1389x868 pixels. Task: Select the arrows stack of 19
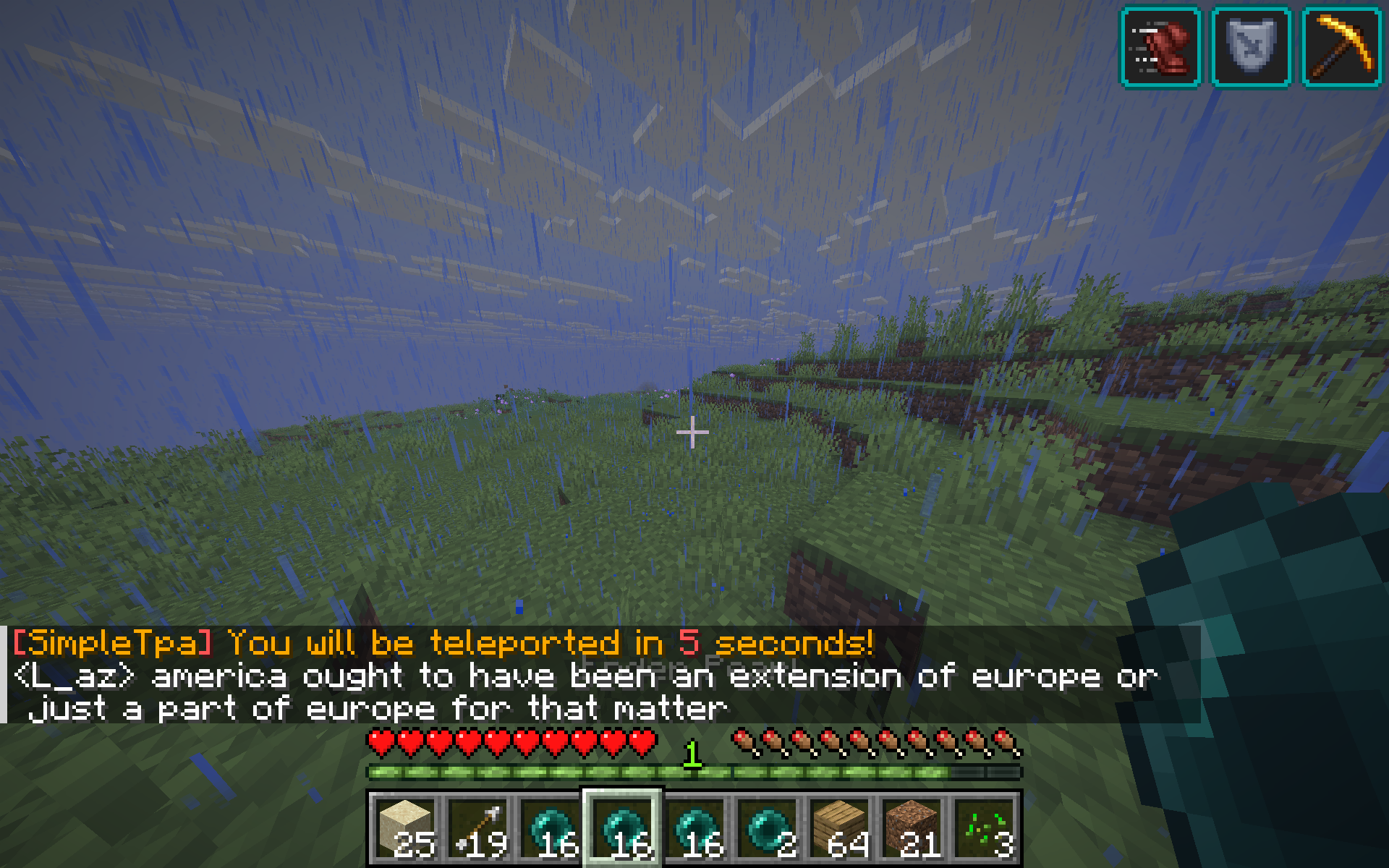(x=477, y=828)
